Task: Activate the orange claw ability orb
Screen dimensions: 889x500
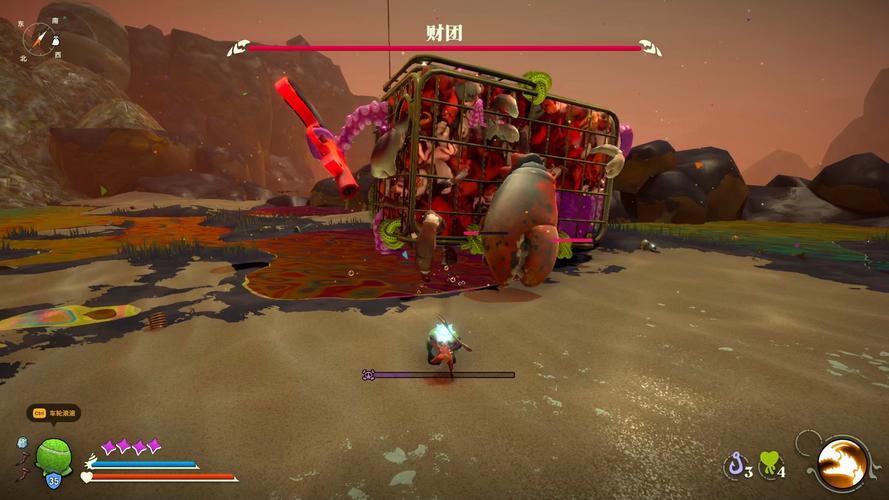Action: click(842, 463)
